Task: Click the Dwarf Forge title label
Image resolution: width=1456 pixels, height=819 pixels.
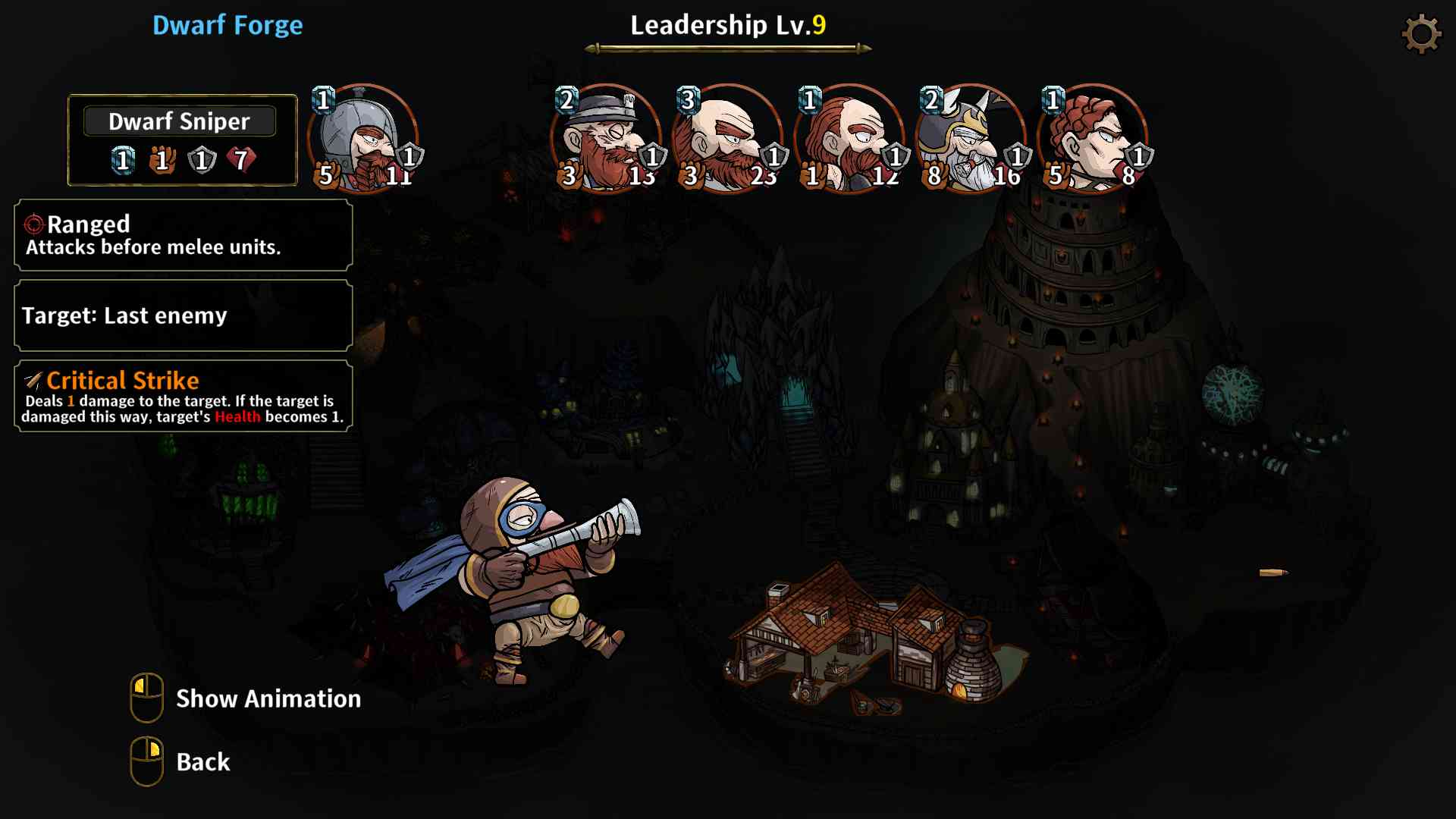Action: [x=227, y=25]
